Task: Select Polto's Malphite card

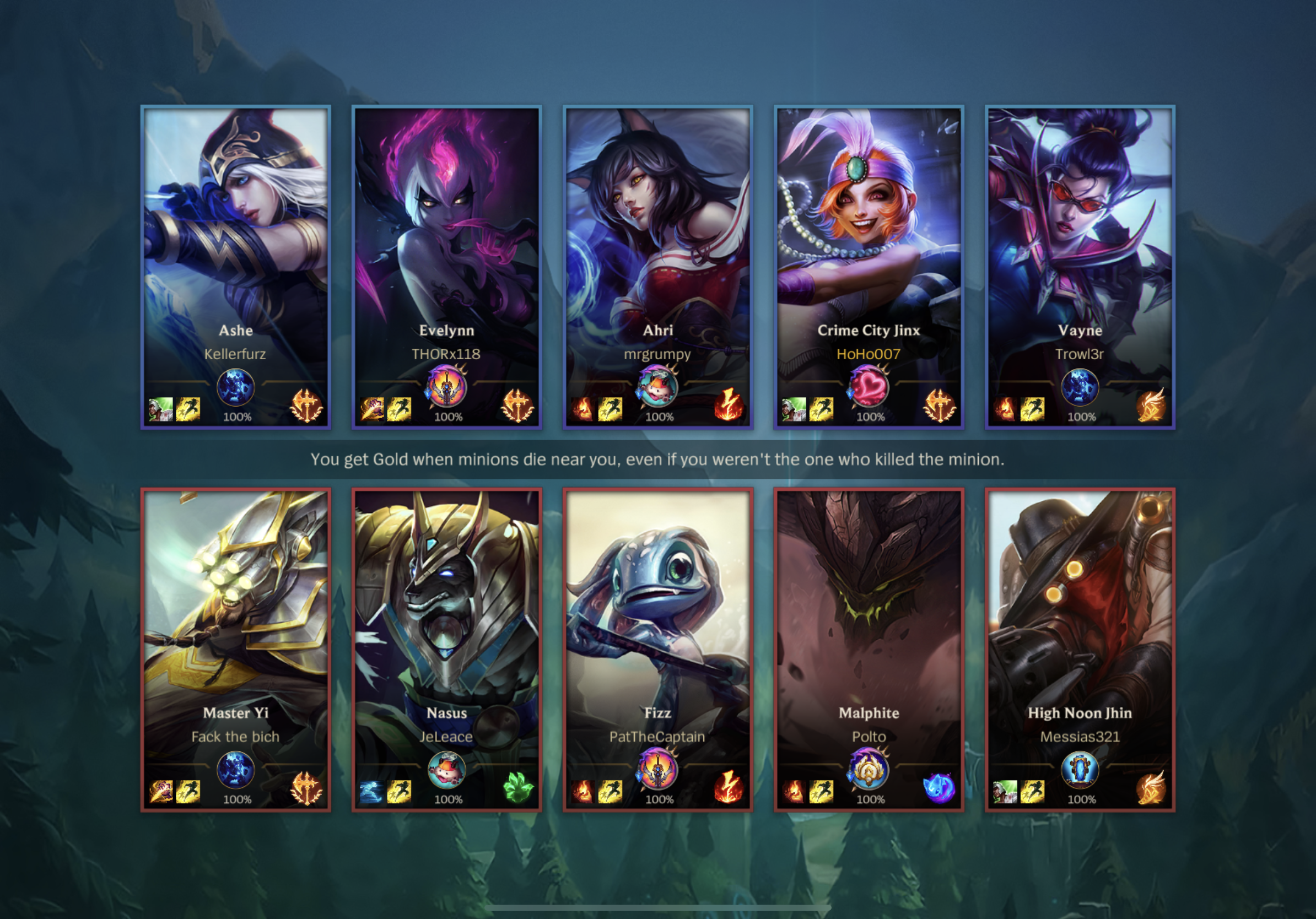Action: (x=869, y=624)
